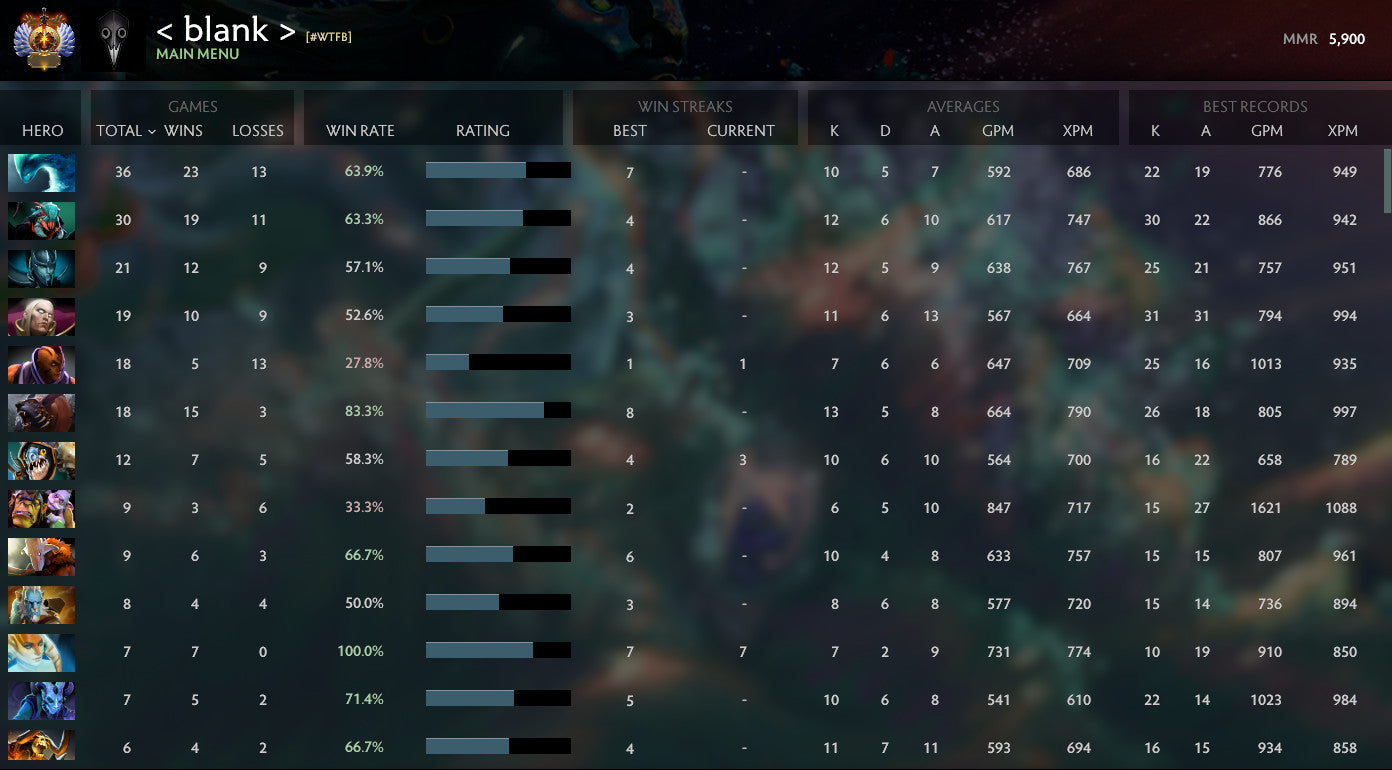1392x770 pixels.
Task: Toggle sorting by the LOSSES column
Action: click(x=258, y=130)
